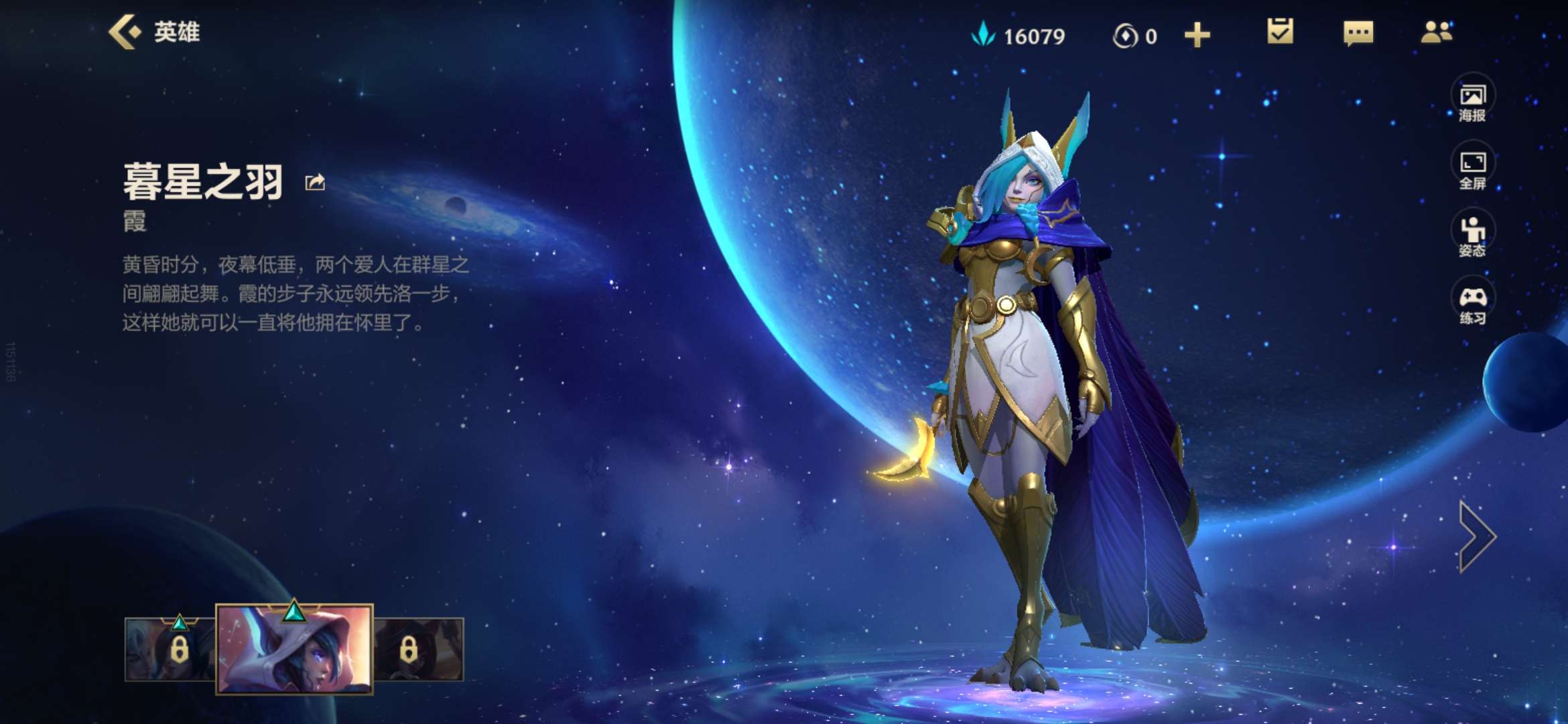The height and width of the screenshot is (724, 1568).
Task: Start 练习 practice mode
Action: 1472,304
